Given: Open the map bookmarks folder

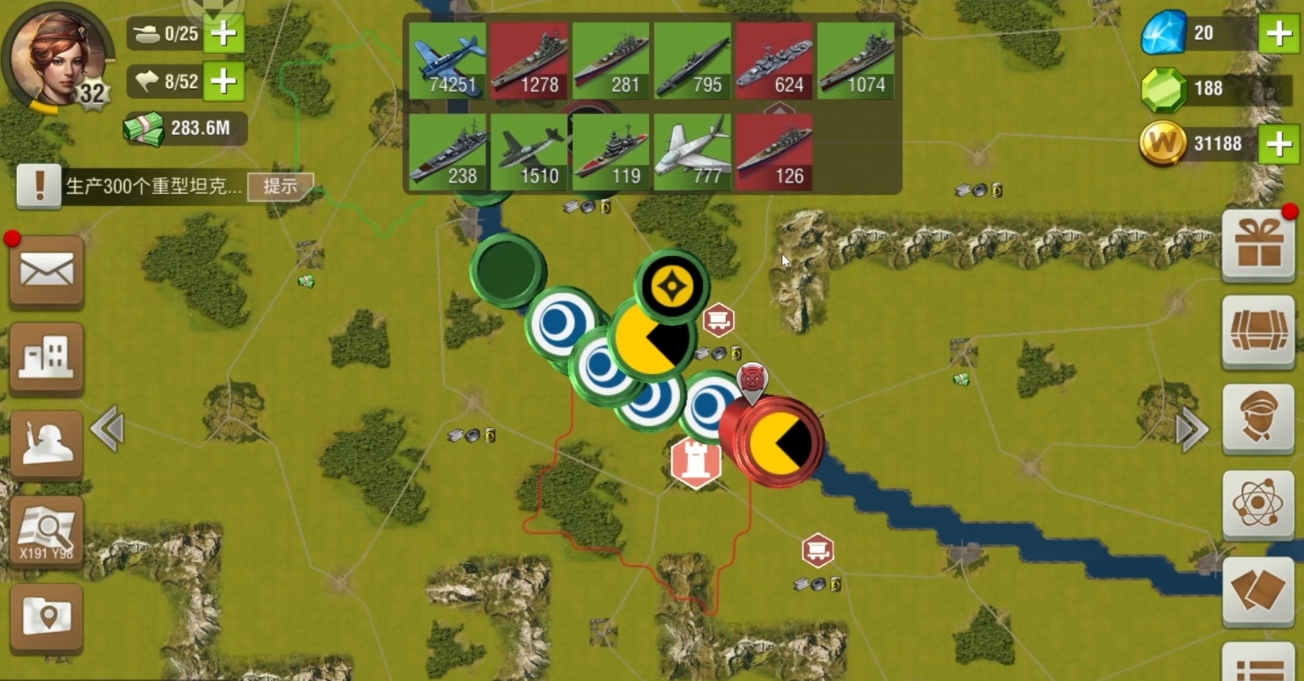Looking at the screenshot, I should [x=46, y=617].
